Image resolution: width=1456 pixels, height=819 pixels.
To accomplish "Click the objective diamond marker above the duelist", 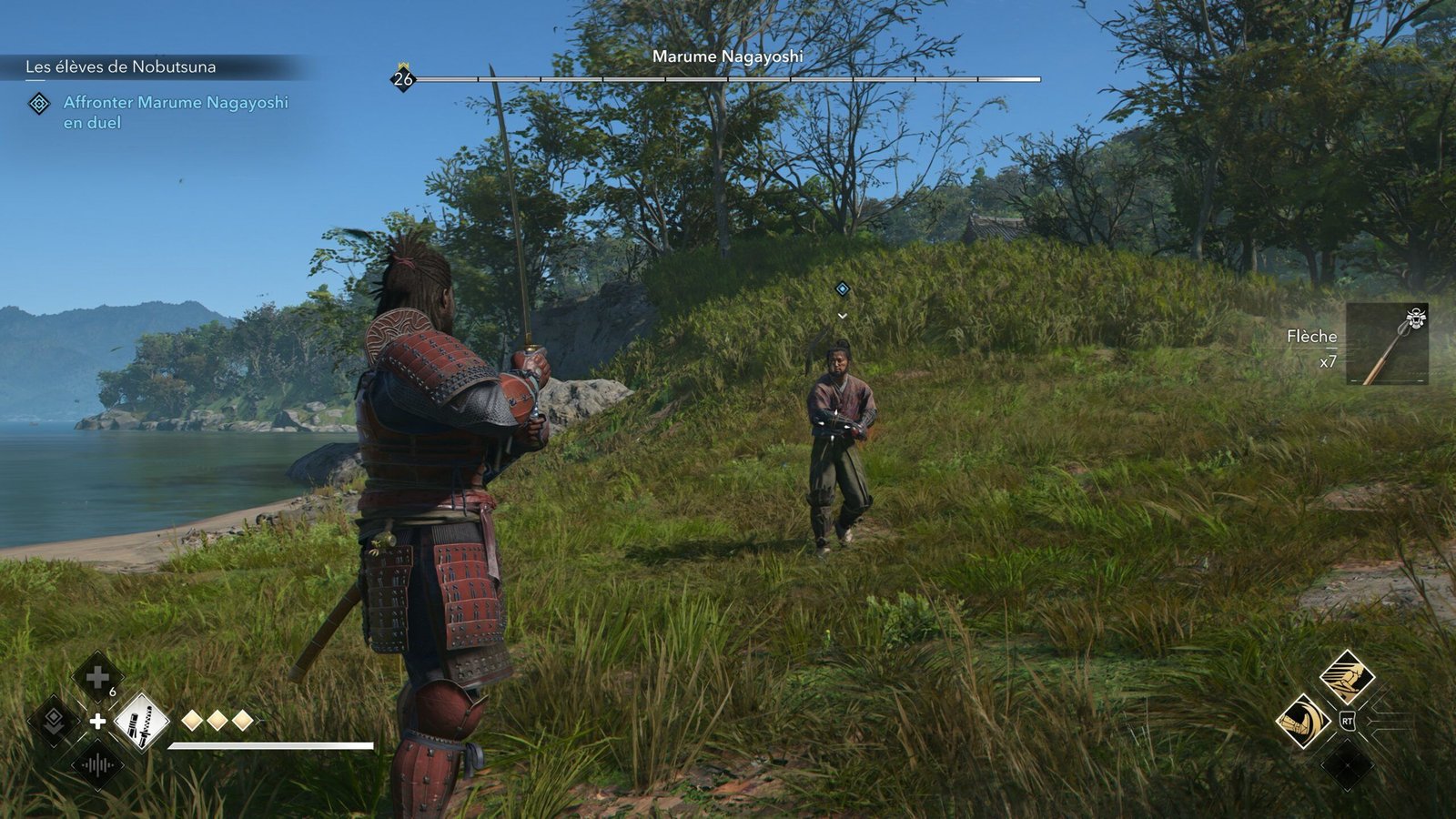I will coord(843,288).
